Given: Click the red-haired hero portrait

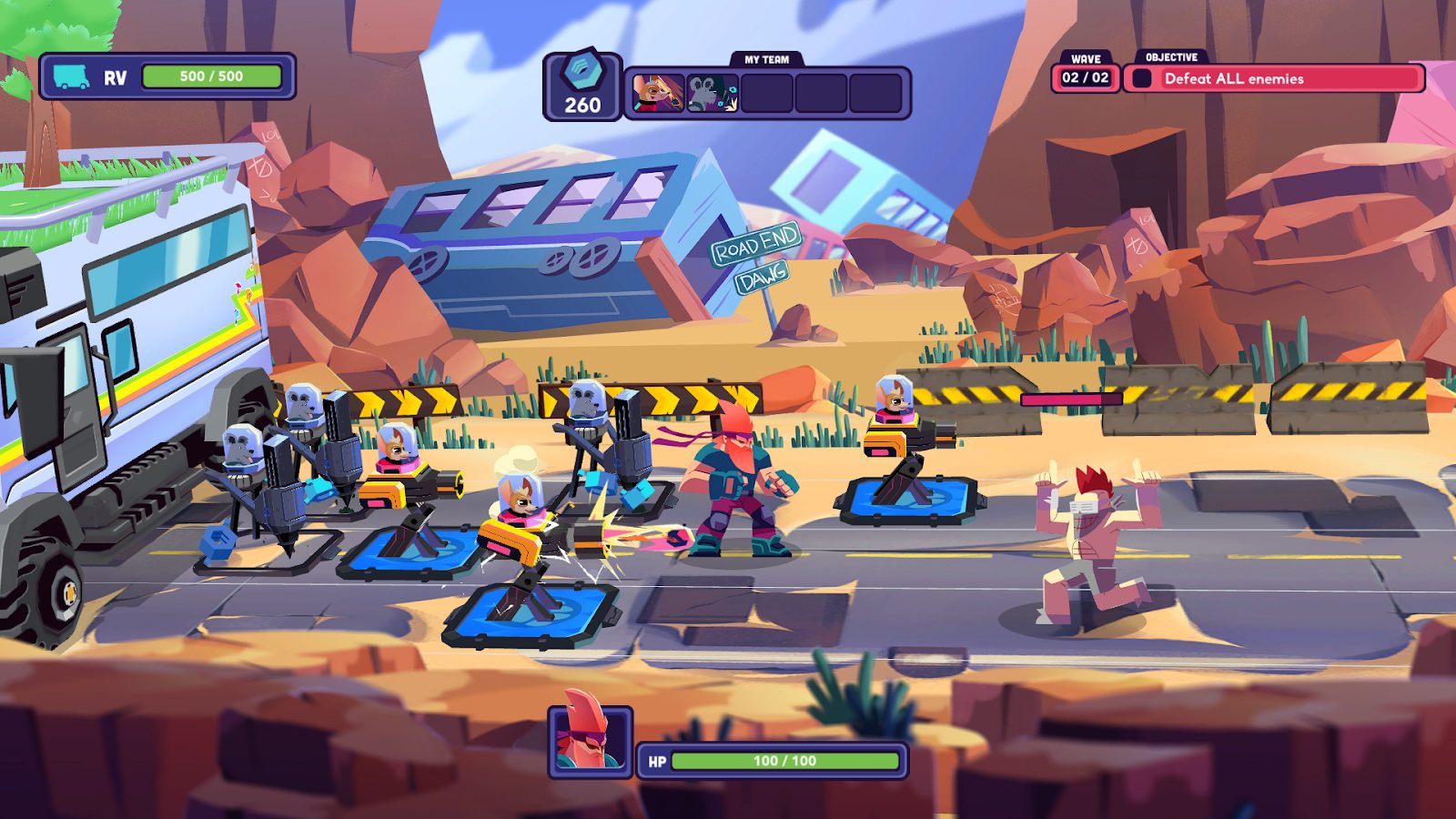Looking at the screenshot, I should coord(590,742).
